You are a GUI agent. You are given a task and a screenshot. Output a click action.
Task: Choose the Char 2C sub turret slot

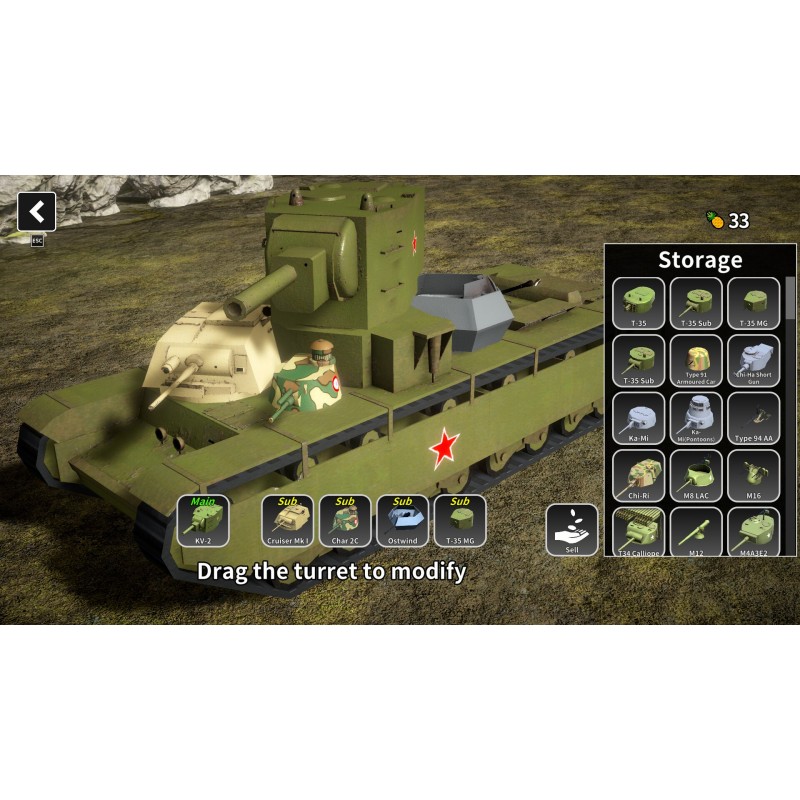click(x=345, y=521)
